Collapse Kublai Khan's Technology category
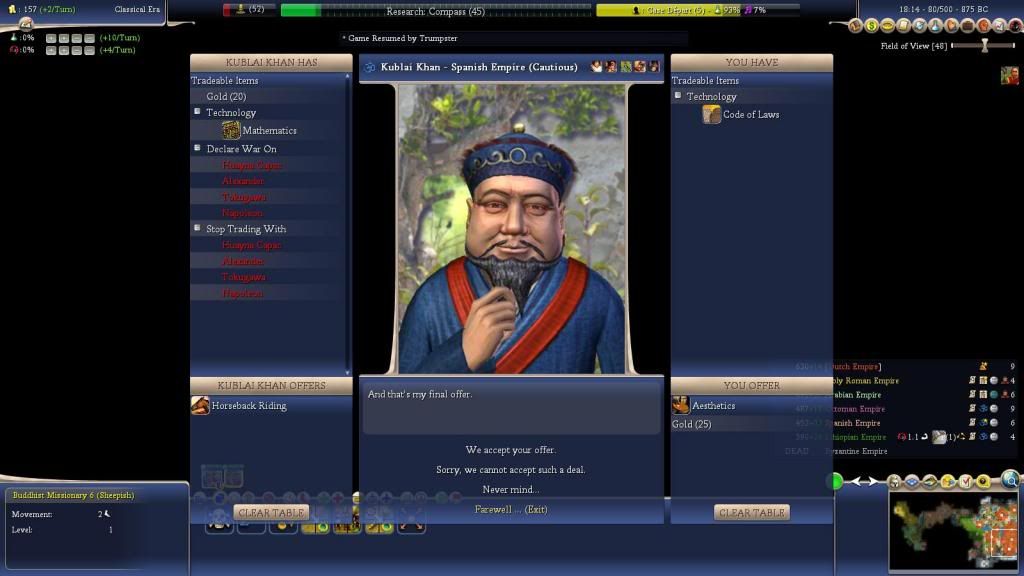 pos(198,112)
